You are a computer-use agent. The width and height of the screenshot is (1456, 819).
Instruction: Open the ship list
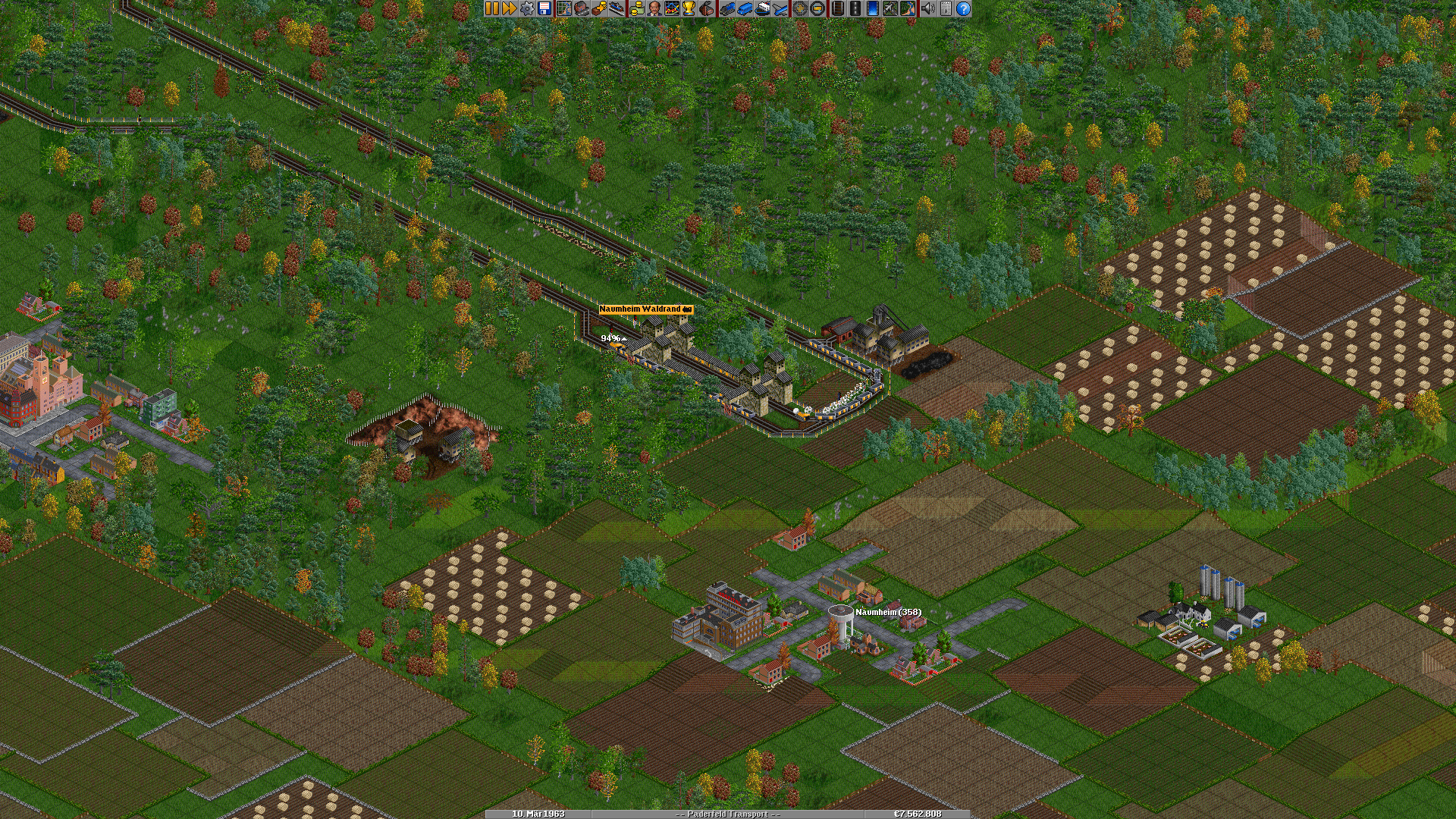(762, 8)
